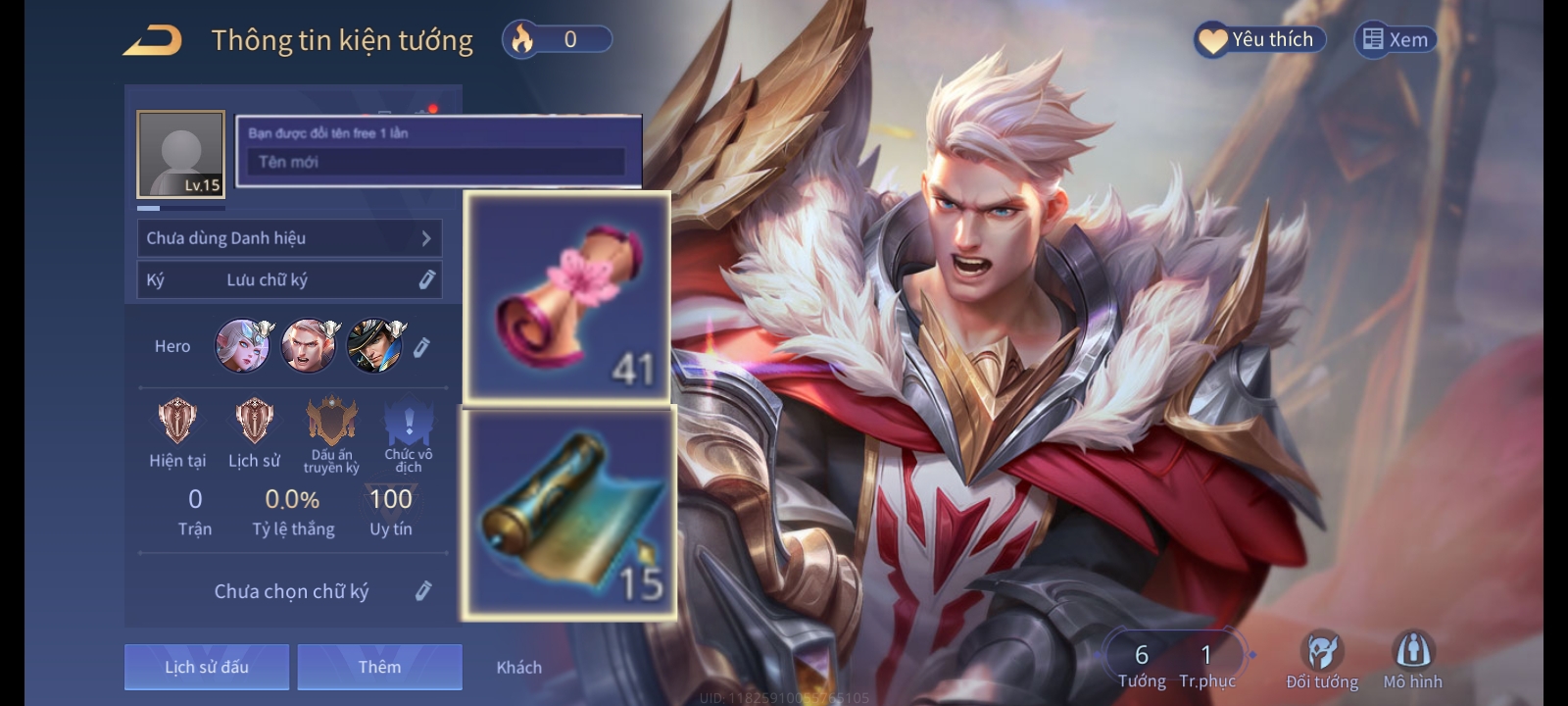The height and width of the screenshot is (706, 1568).
Task: Go back using the return arrow
Action: coord(152,41)
